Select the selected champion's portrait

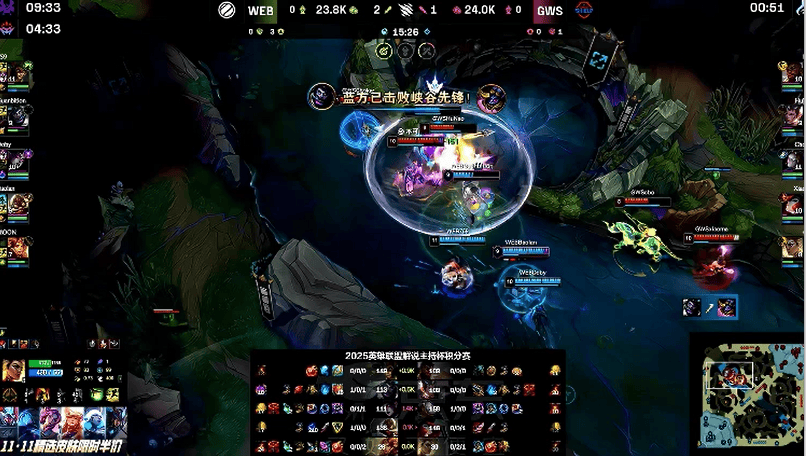click(x=14, y=371)
